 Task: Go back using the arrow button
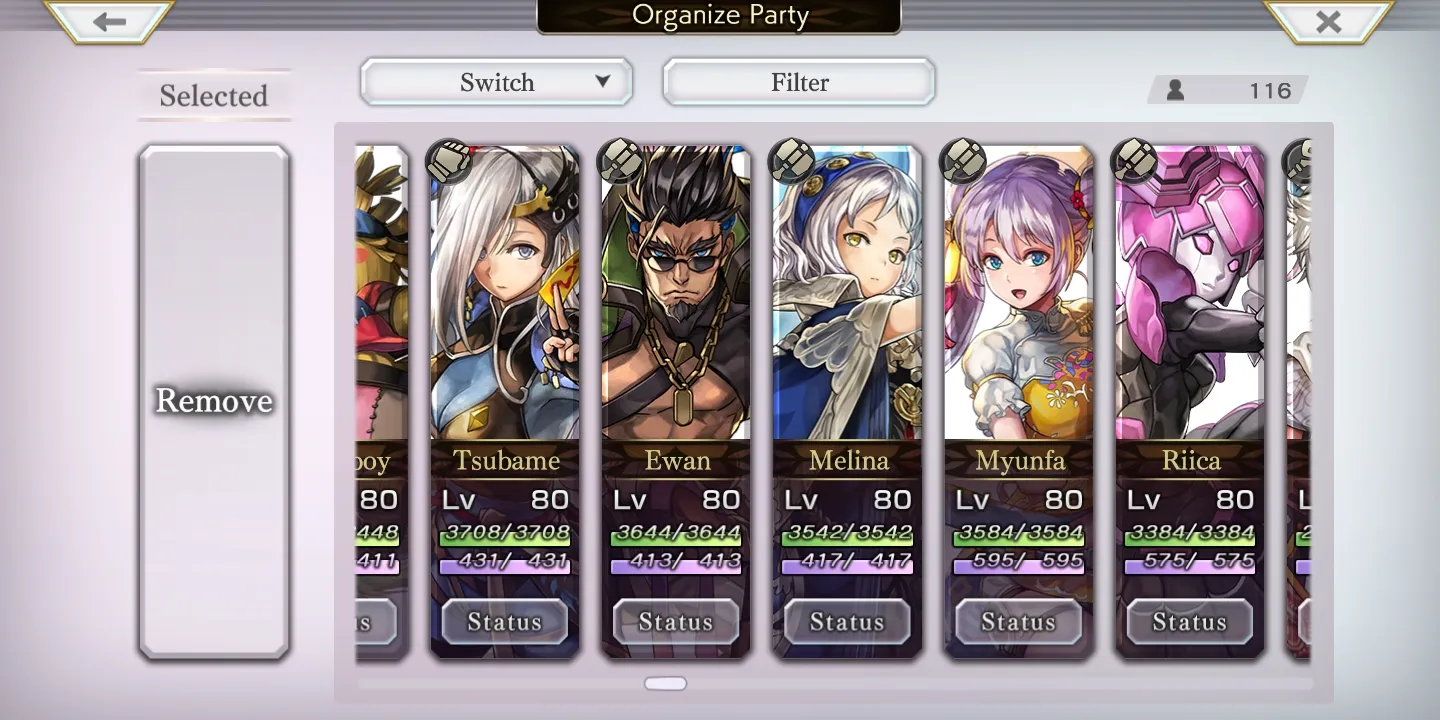pos(110,22)
